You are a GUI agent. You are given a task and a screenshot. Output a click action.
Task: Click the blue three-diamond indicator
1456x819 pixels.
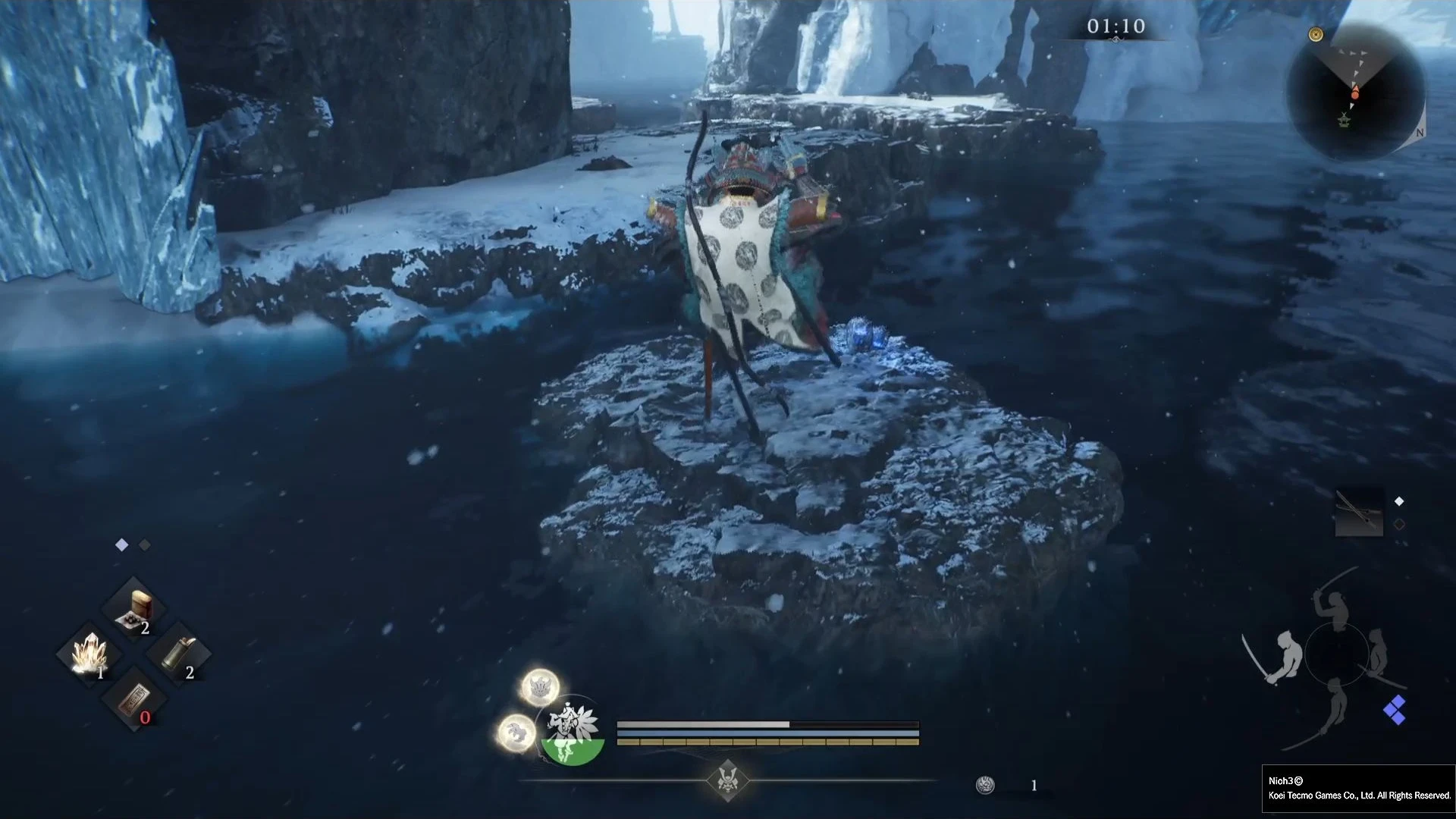[x=1394, y=711]
